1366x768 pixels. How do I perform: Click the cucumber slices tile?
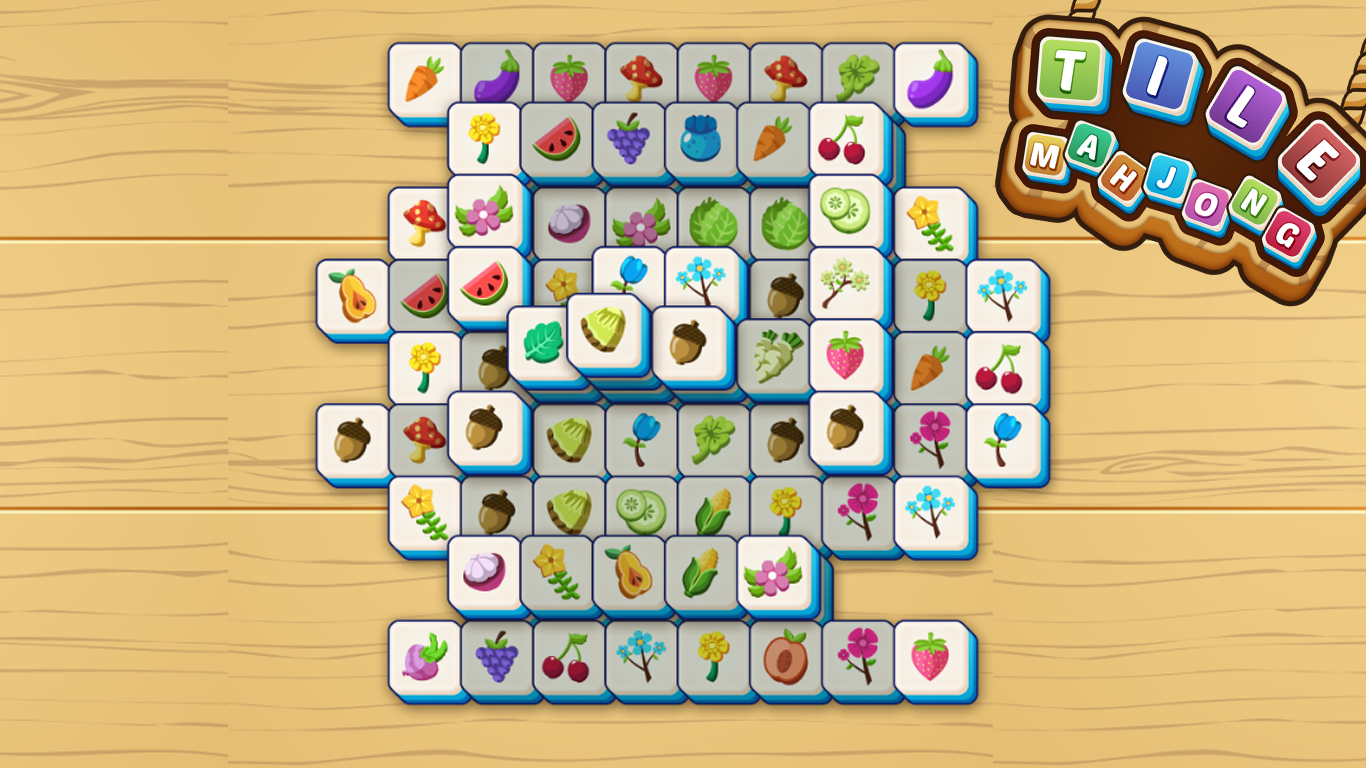point(843,212)
